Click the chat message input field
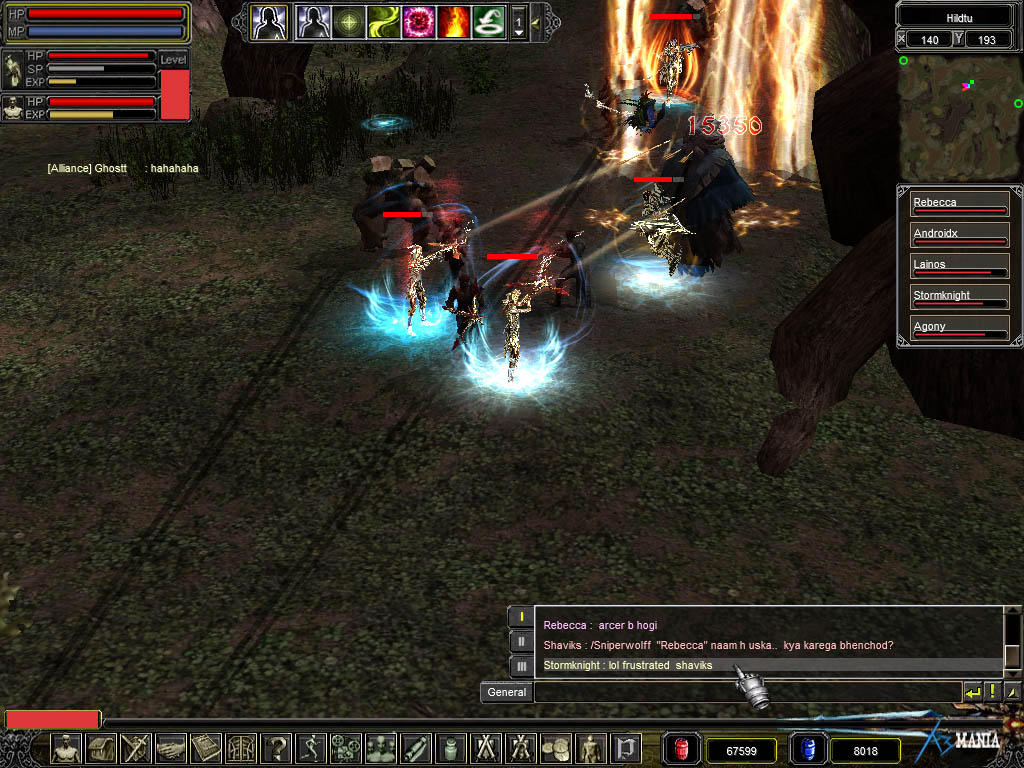Image resolution: width=1024 pixels, height=768 pixels. [746, 692]
